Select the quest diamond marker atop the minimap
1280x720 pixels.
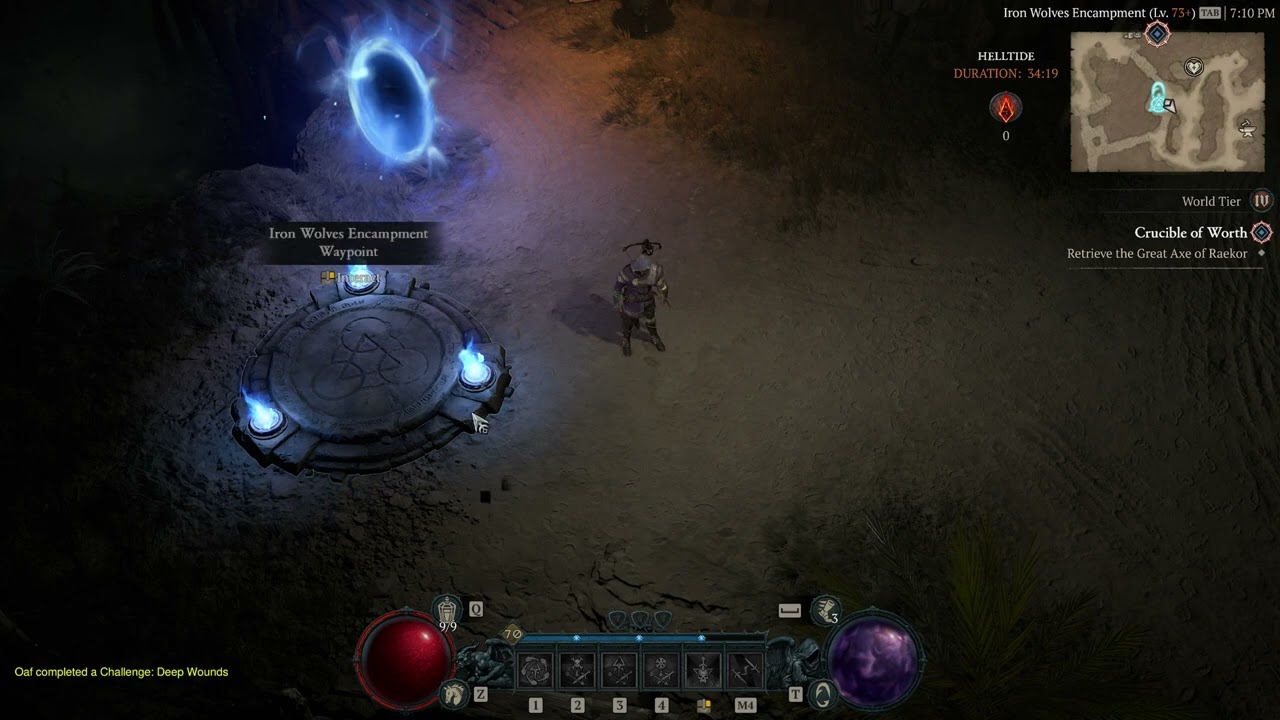coord(1157,34)
